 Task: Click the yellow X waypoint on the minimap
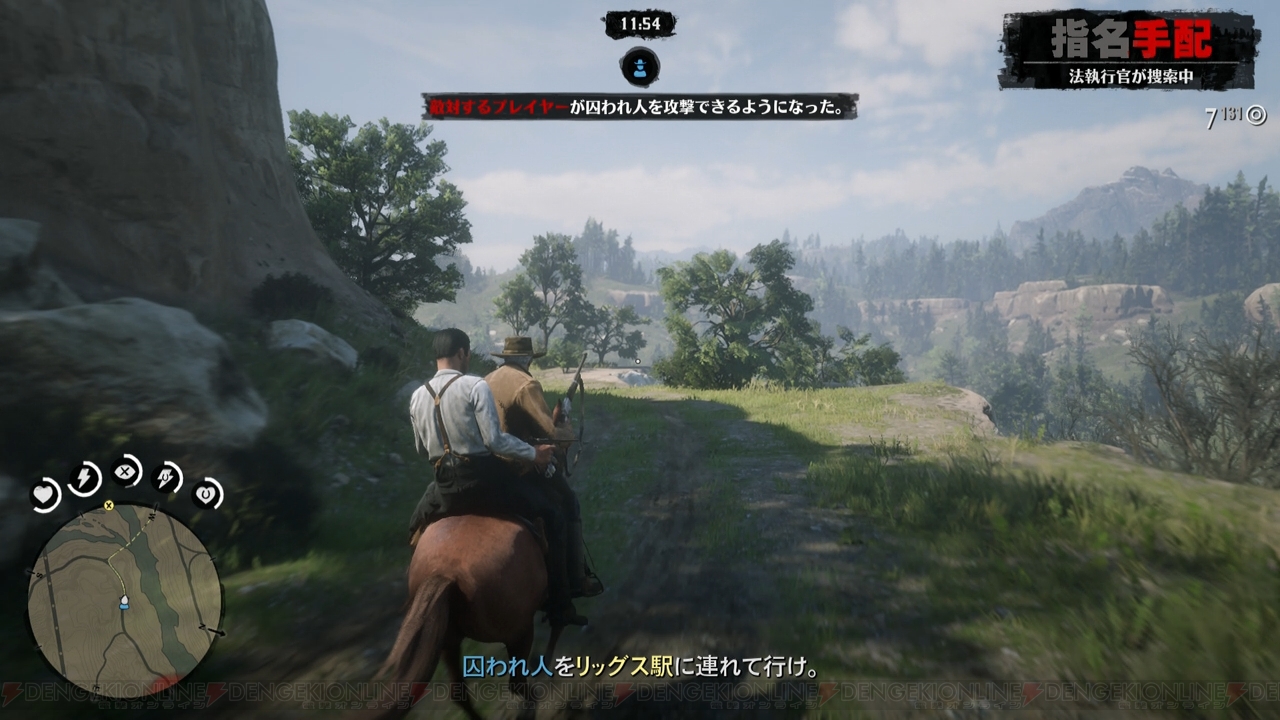tap(108, 507)
